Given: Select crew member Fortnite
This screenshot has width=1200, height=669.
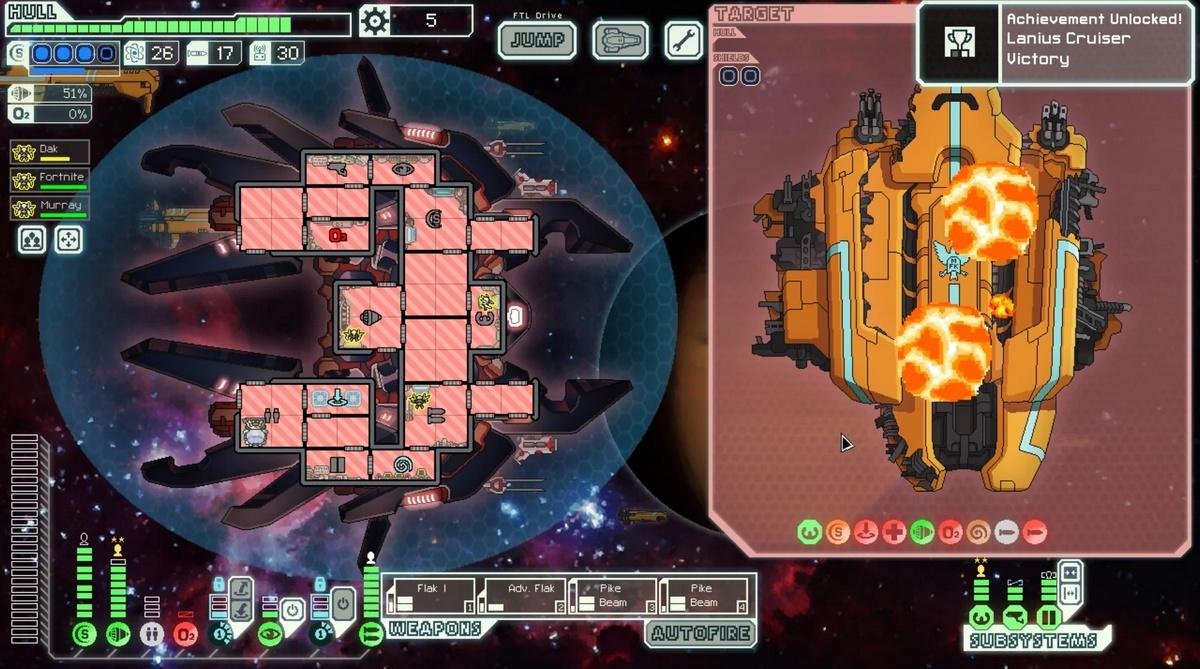Looking at the screenshot, I should tap(50, 180).
